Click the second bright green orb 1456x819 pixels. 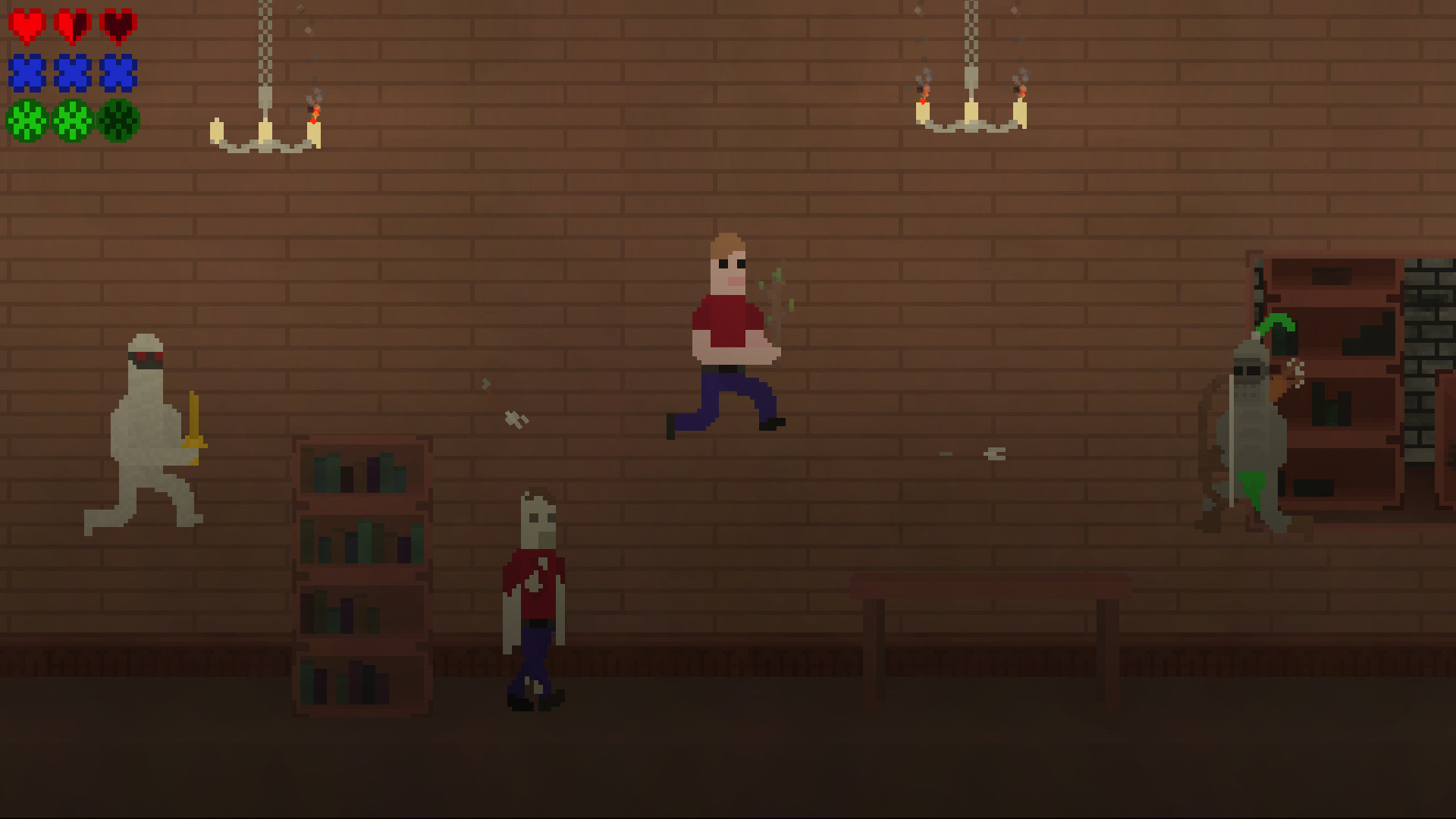[72, 120]
